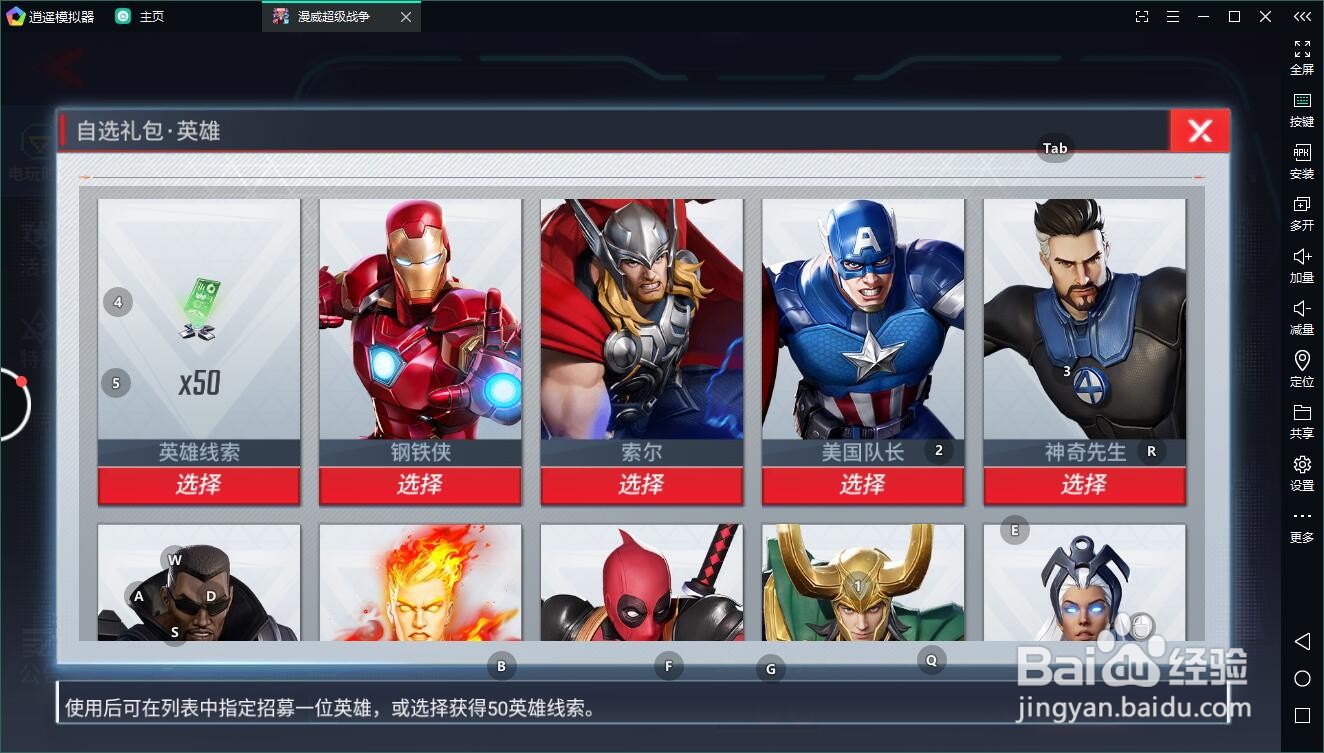1324x753 pixels.
Task: Select Iron Man (钢铁侠) with his 选择 button
Action: pyautogui.click(x=420, y=485)
